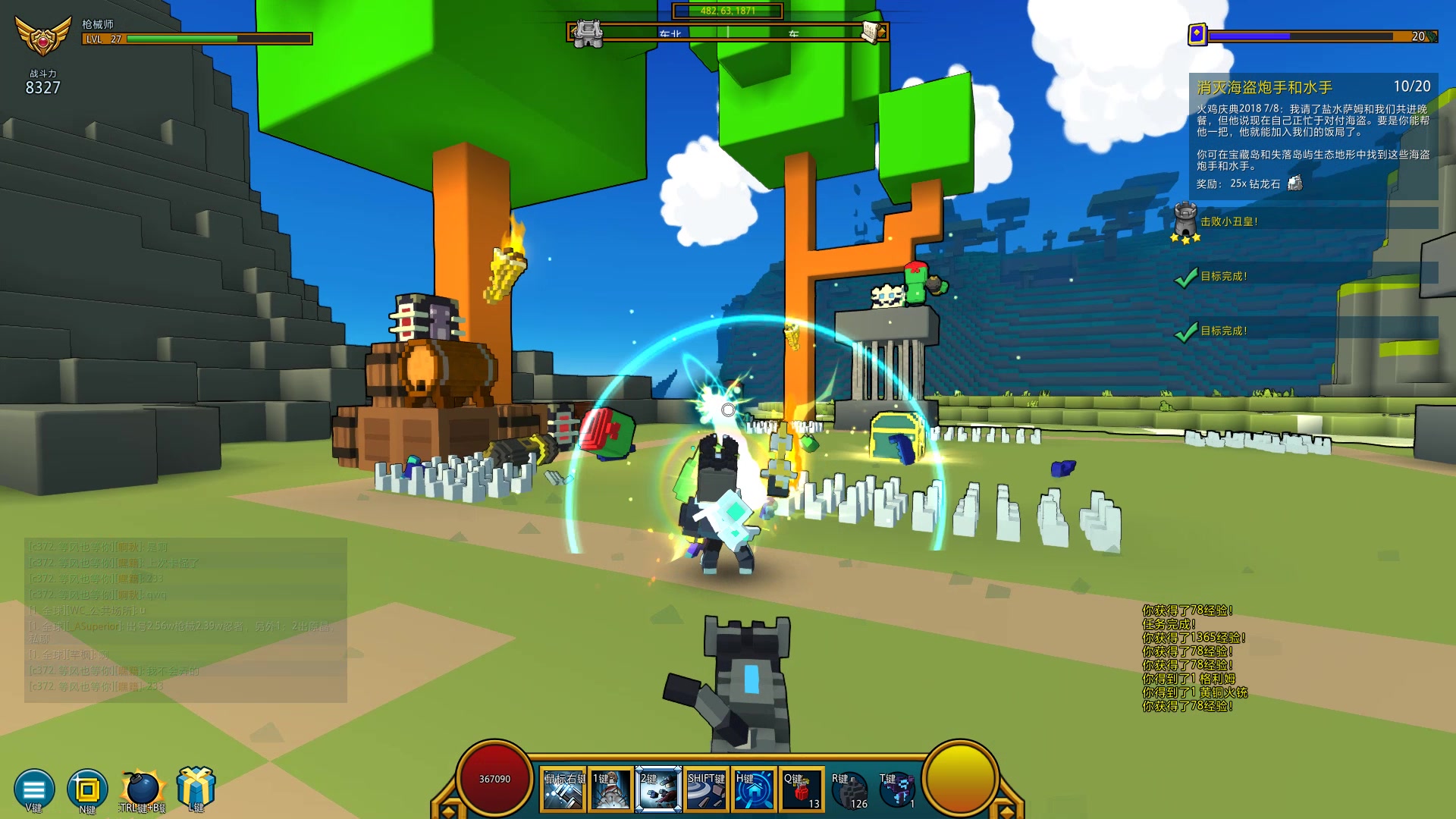Click the blue home teleport icon

click(x=754, y=790)
